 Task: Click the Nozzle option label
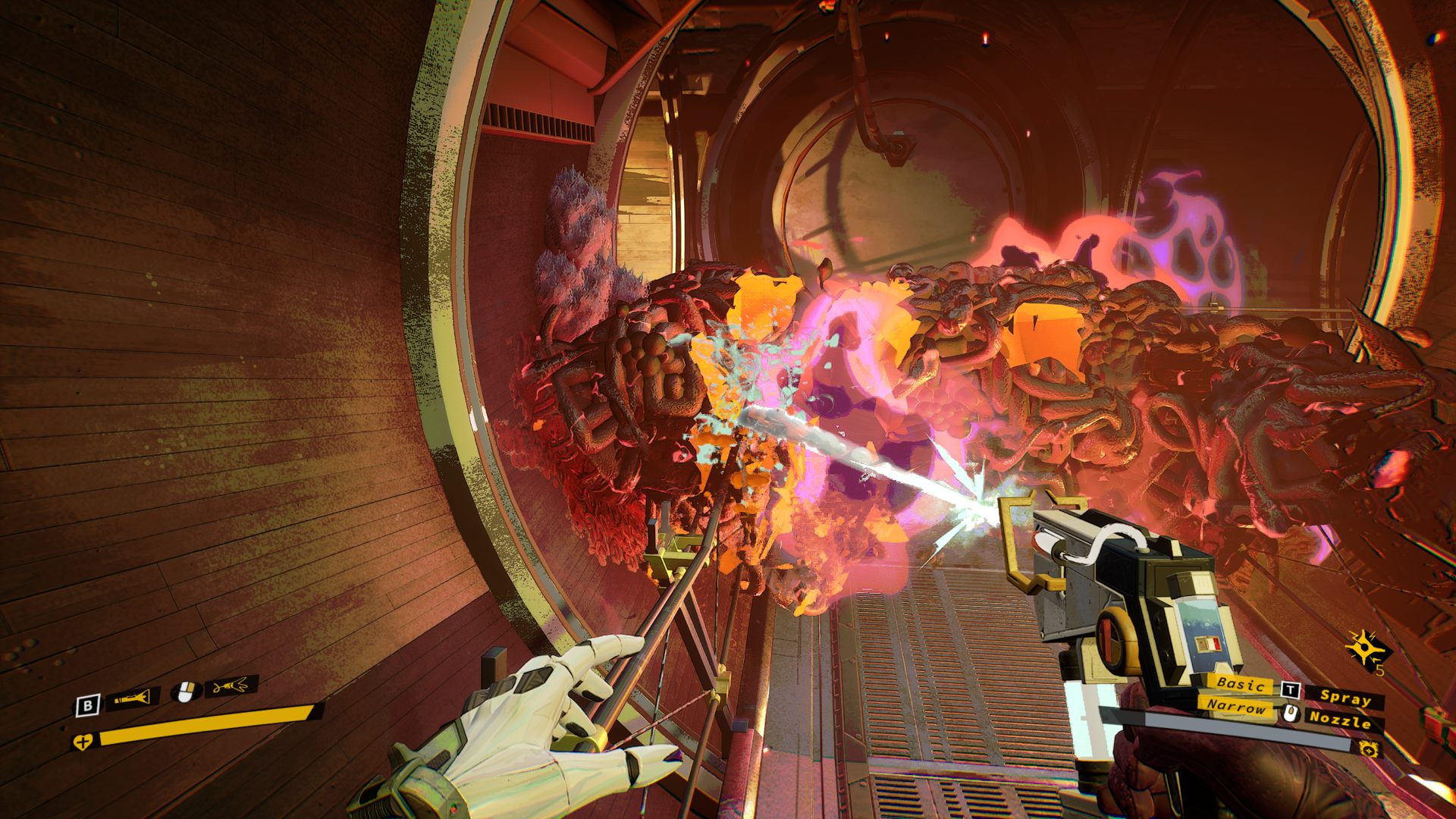(1340, 720)
